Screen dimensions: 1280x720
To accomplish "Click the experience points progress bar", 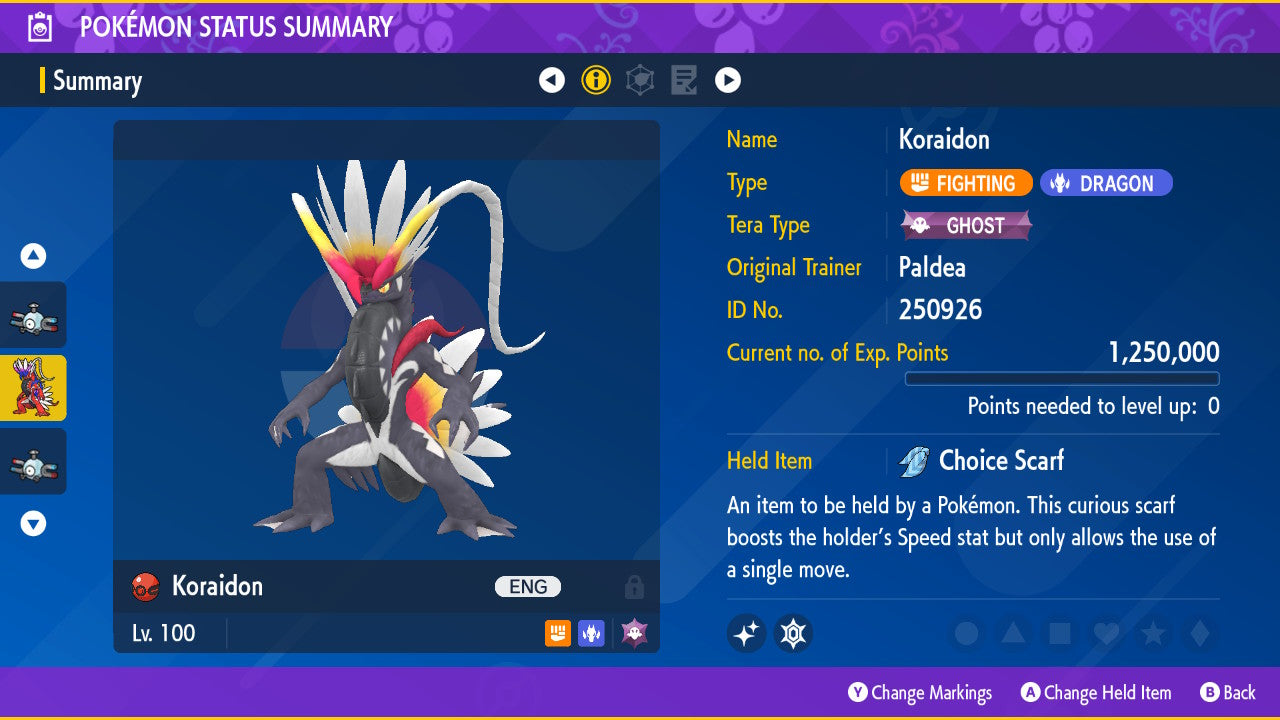I will coord(1062,379).
